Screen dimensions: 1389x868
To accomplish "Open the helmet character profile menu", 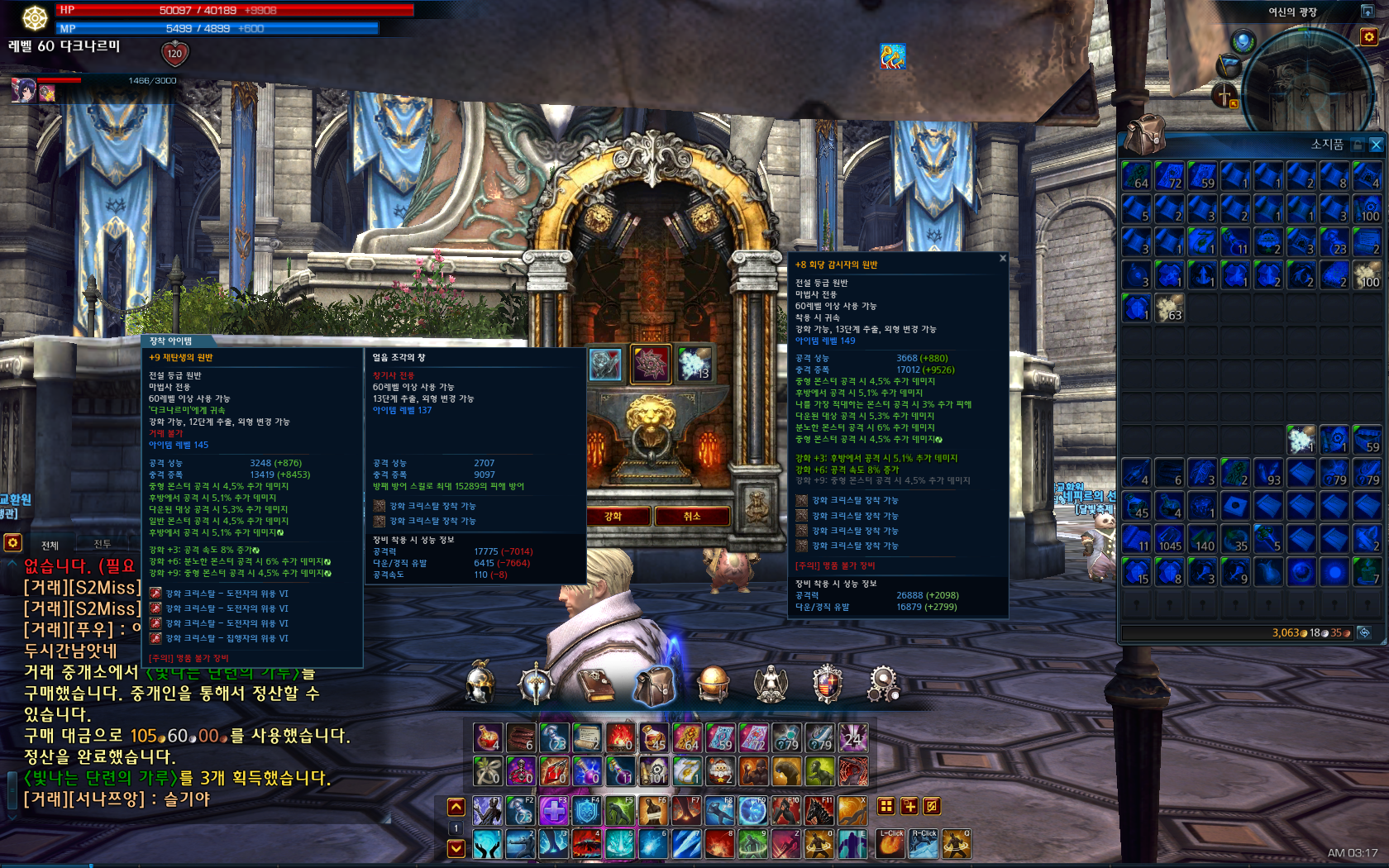I will (x=480, y=684).
